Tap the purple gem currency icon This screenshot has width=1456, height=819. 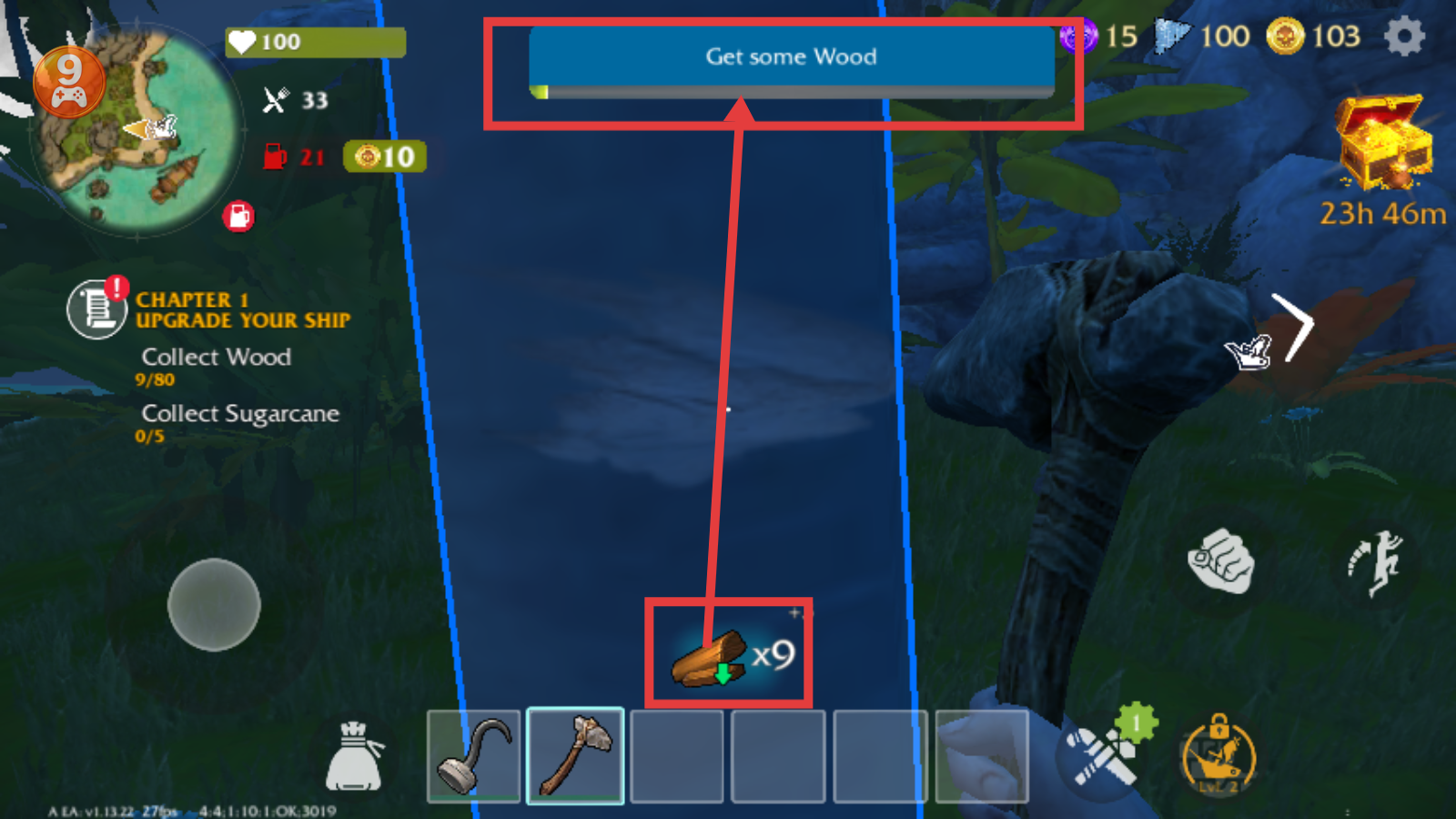pyautogui.click(x=1078, y=37)
